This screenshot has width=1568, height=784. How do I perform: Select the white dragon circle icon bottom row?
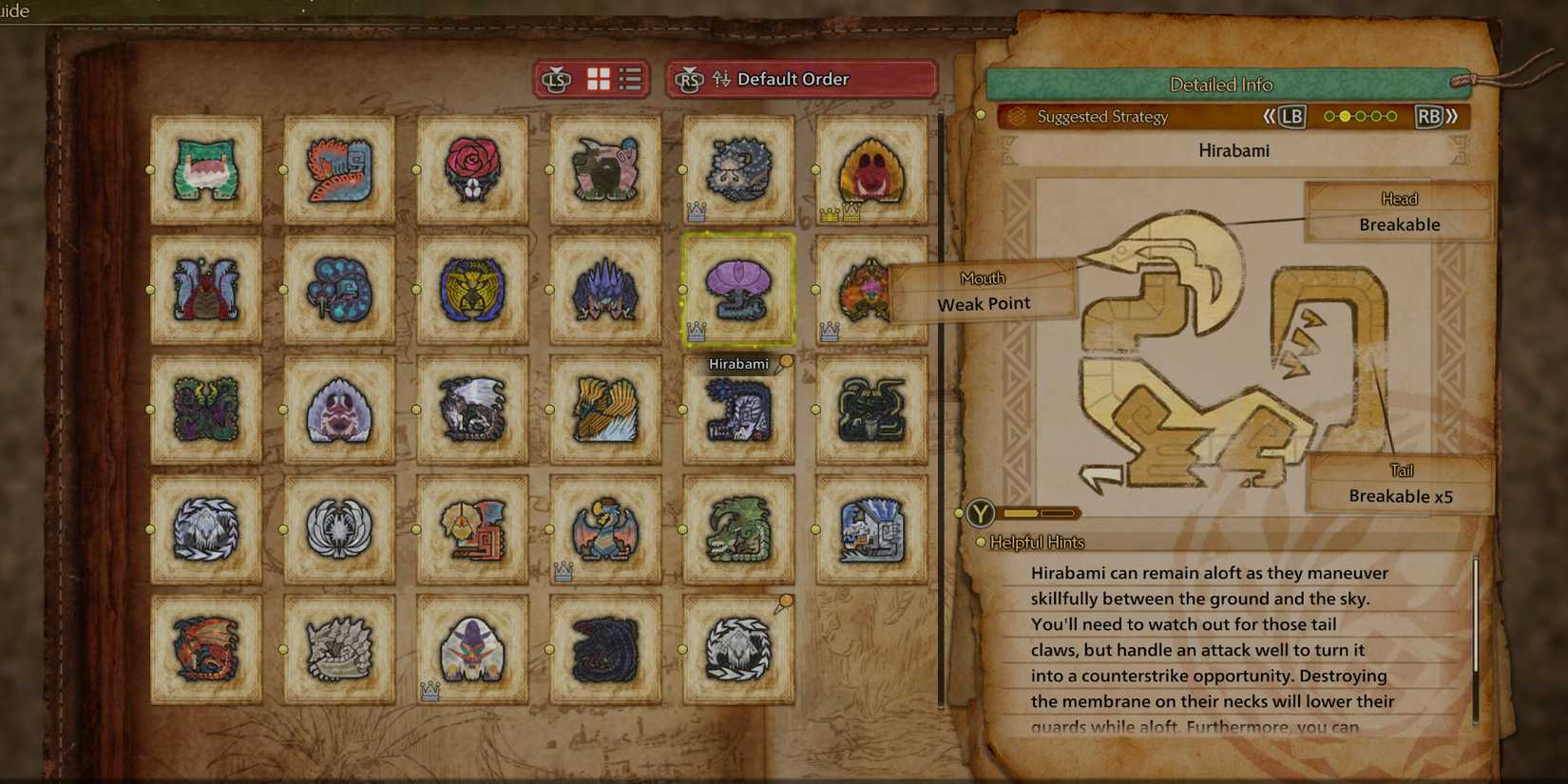[x=739, y=651]
